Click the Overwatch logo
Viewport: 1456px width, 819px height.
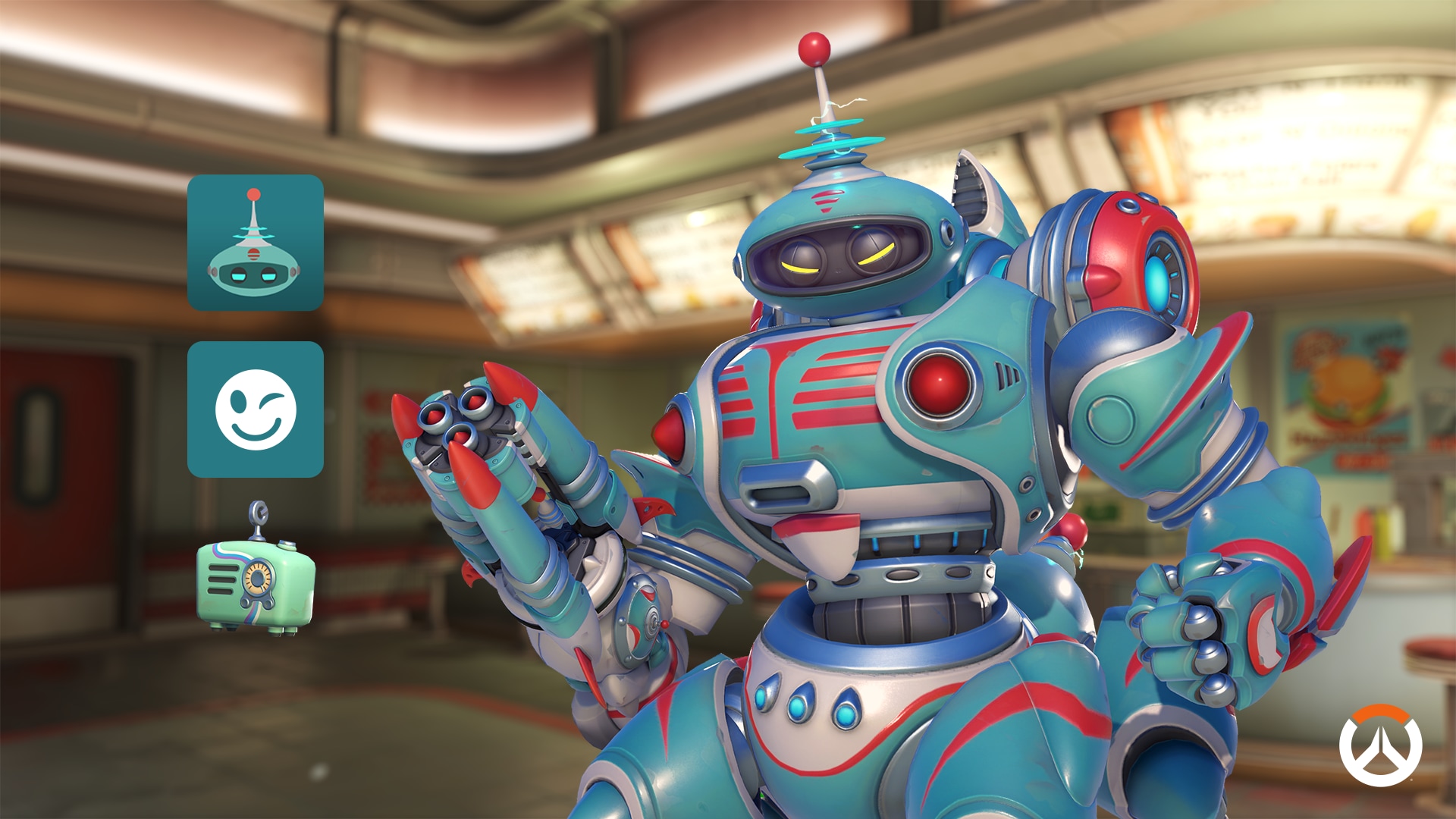tap(1379, 745)
